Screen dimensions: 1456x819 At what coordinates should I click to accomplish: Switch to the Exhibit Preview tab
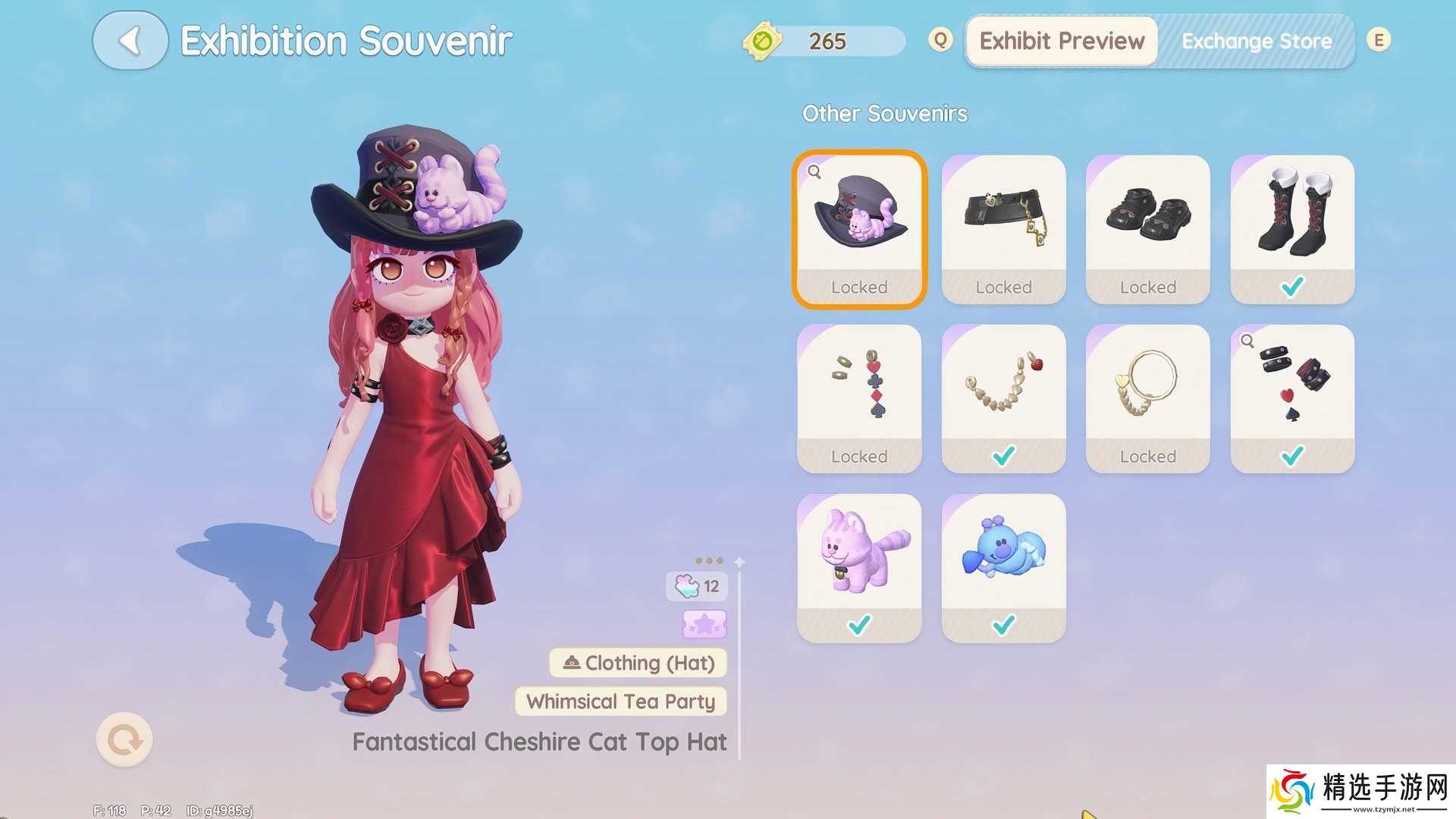pyautogui.click(x=1061, y=41)
